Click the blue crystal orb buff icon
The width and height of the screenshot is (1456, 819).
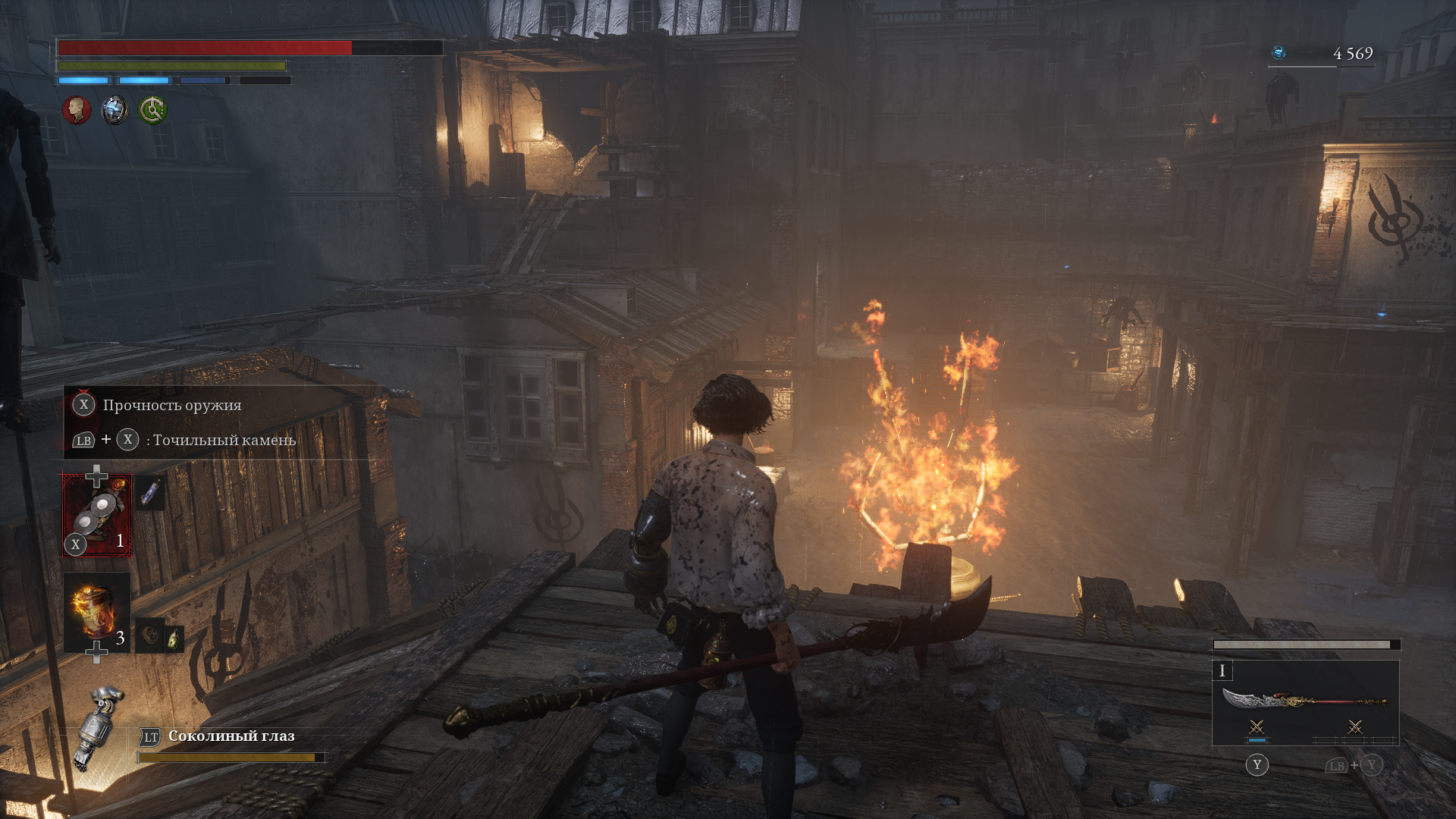click(115, 110)
